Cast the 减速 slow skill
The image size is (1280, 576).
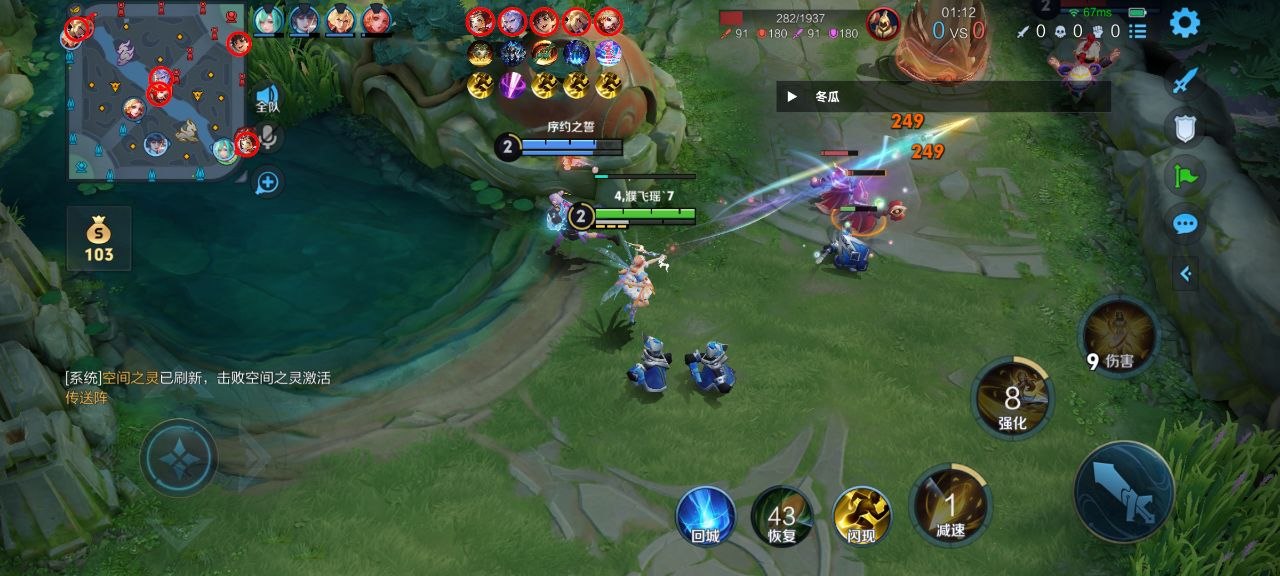[x=950, y=505]
